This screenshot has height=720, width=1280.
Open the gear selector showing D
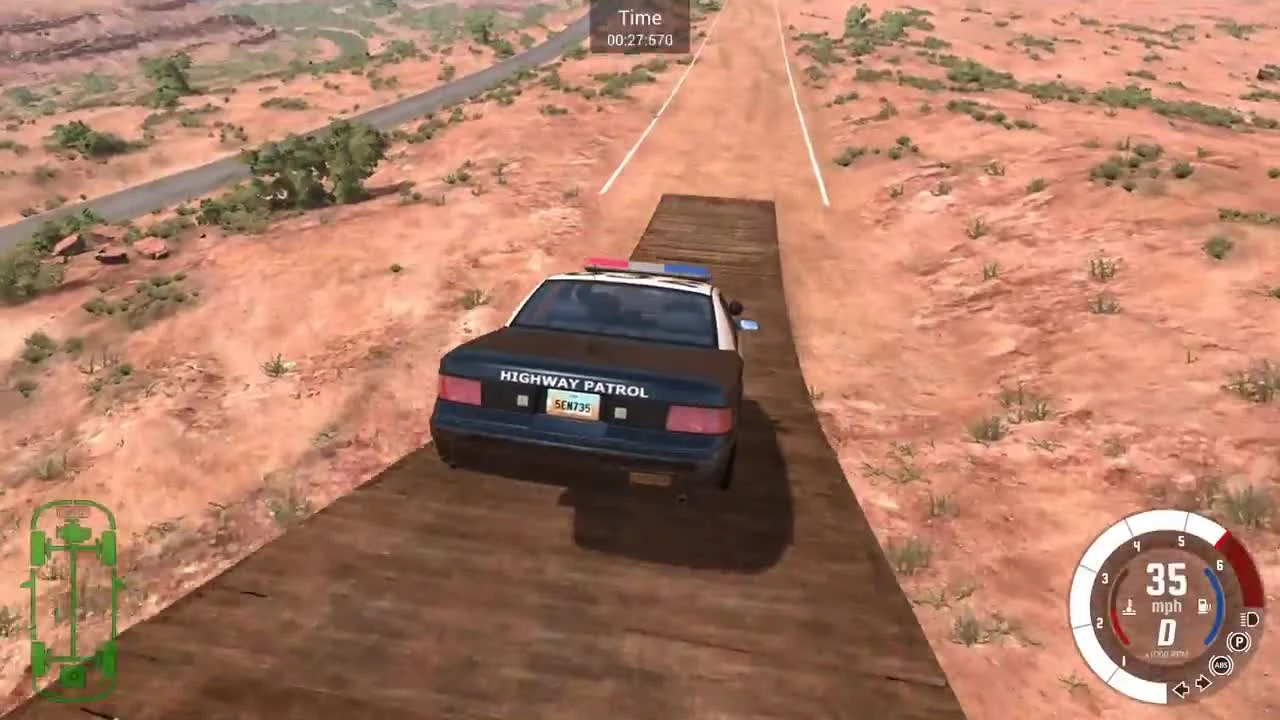click(x=1166, y=632)
